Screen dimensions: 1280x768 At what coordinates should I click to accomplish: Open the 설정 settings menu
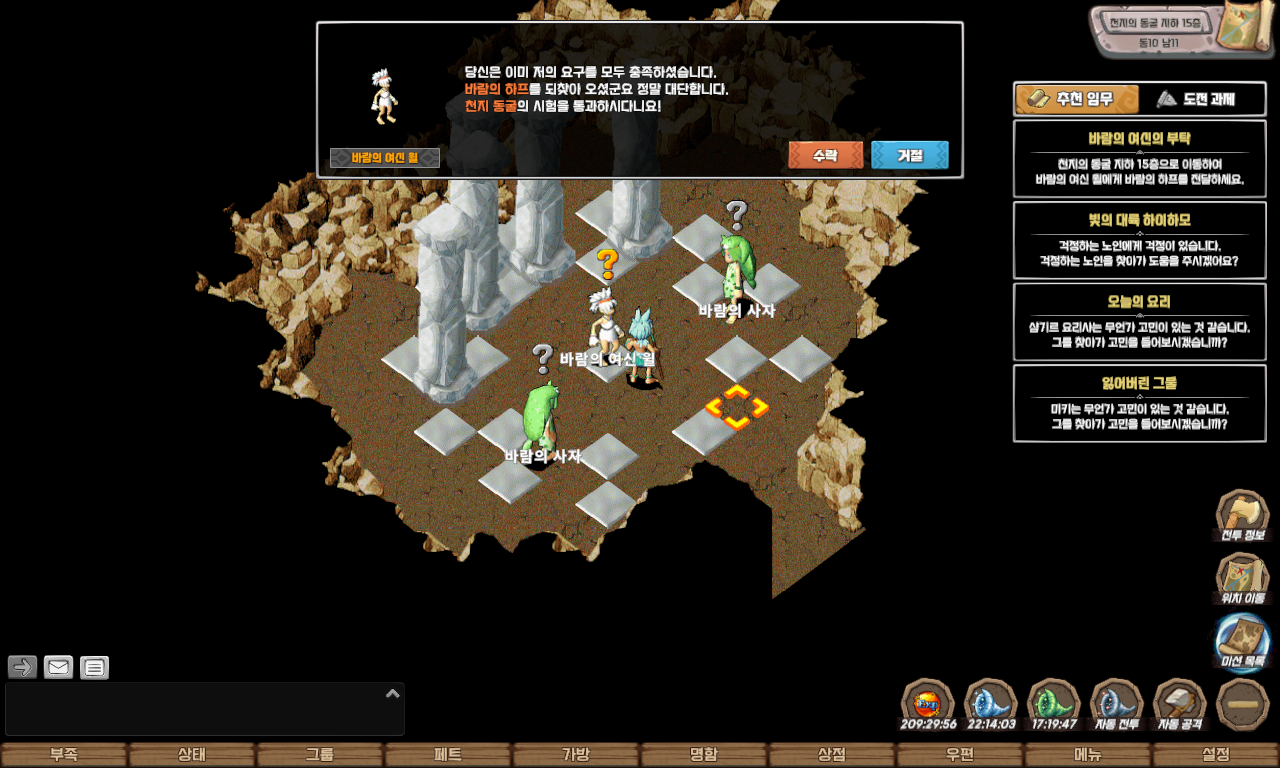pyautogui.click(x=1215, y=755)
